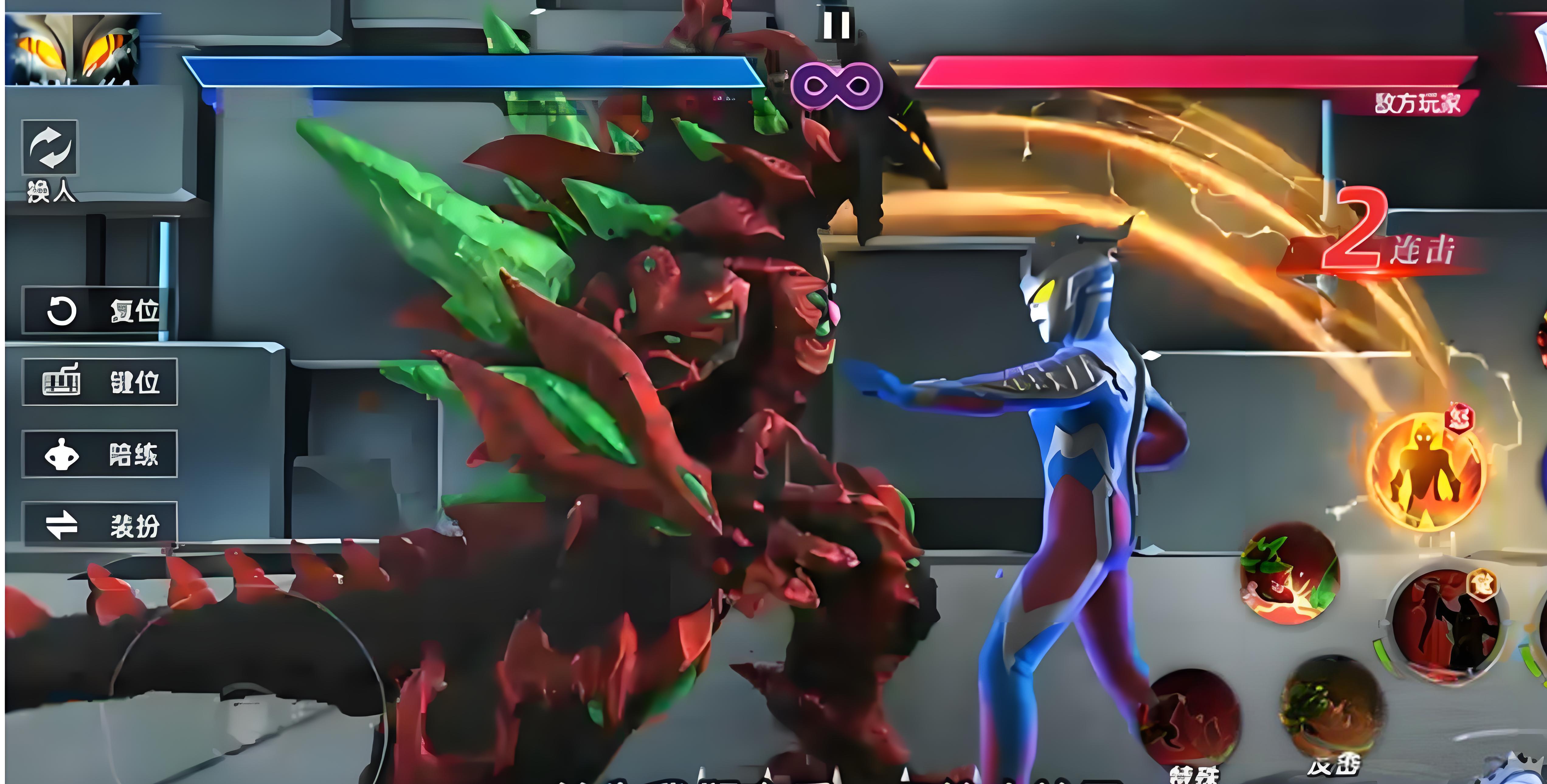Select the 陪练 sparring partner option

click(x=100, y=454)
